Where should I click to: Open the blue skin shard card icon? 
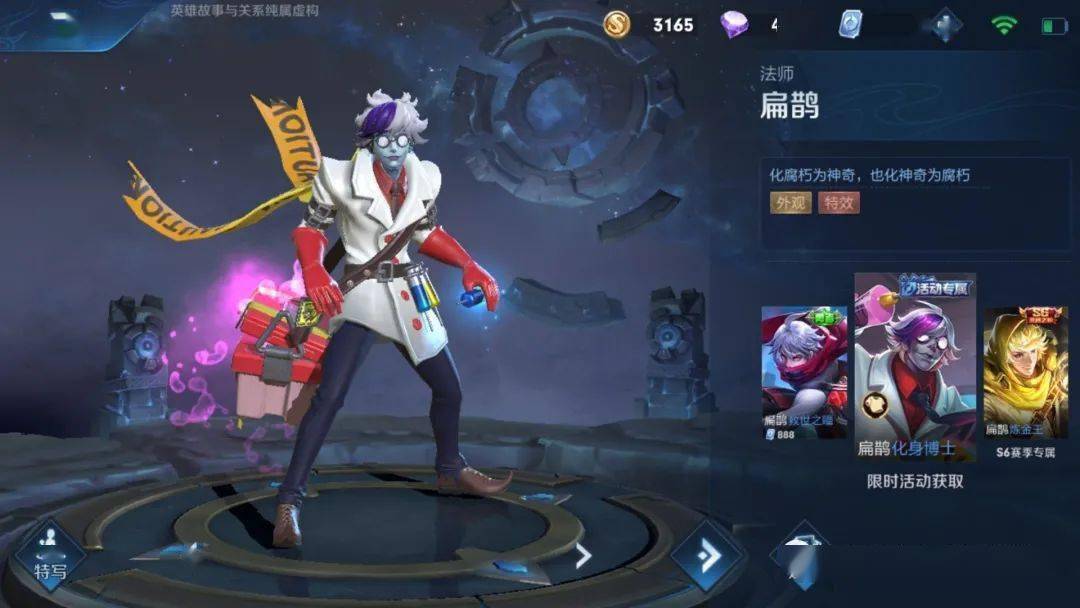pyautogui.click(x=850, y=24)
